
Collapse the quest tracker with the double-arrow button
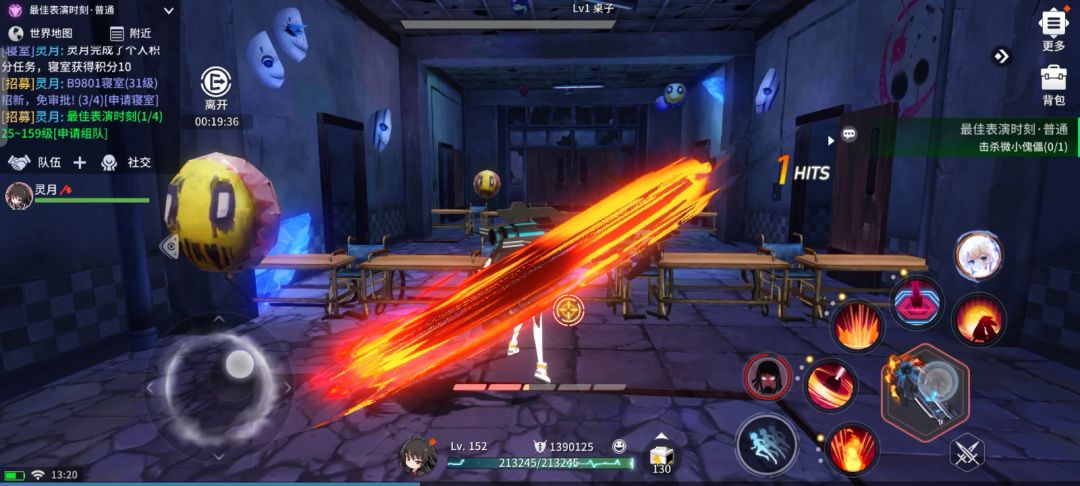point(1001,56)
